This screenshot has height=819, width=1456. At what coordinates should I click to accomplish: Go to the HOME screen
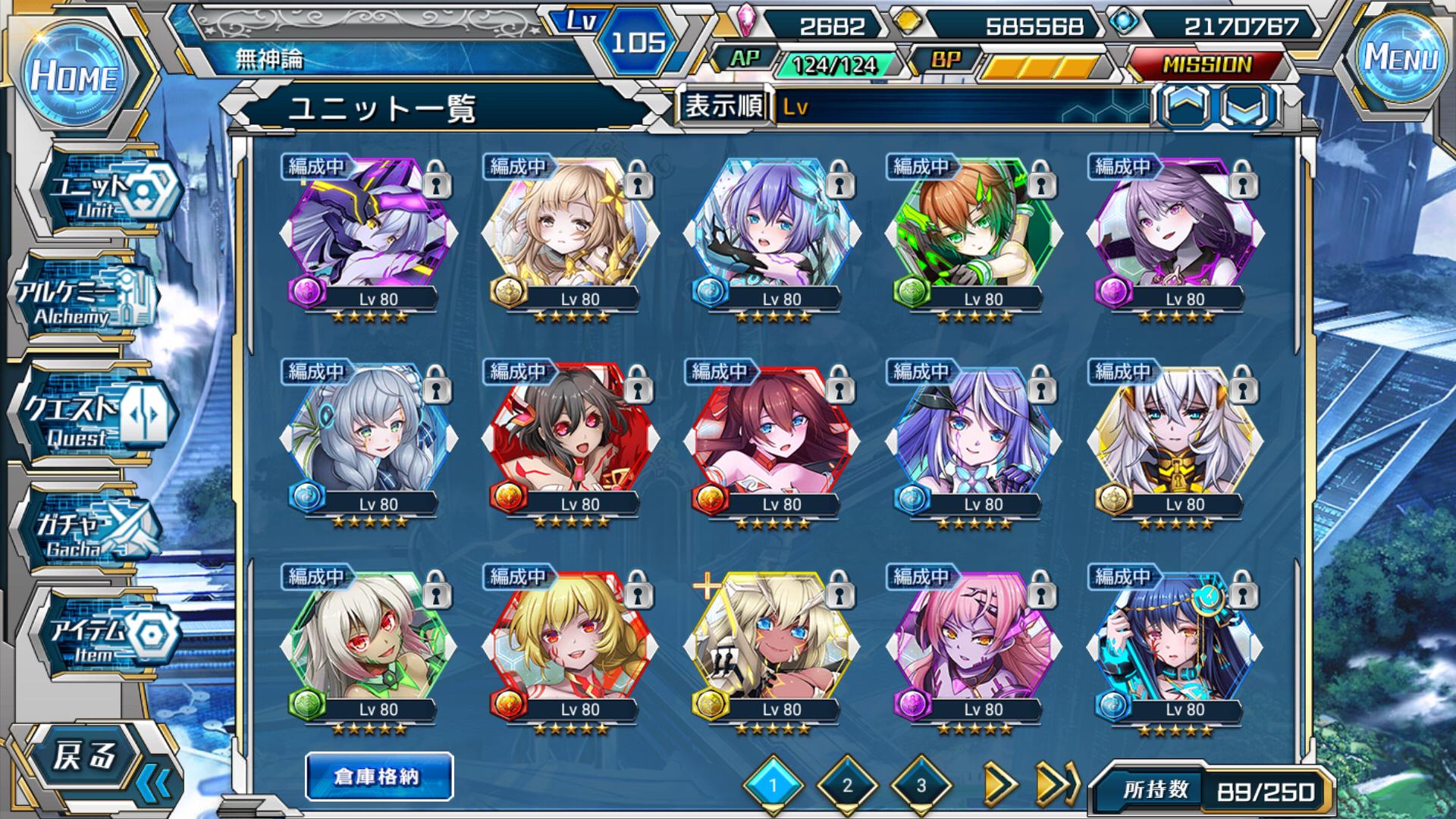pyautogui.click(x=74, y=76)
